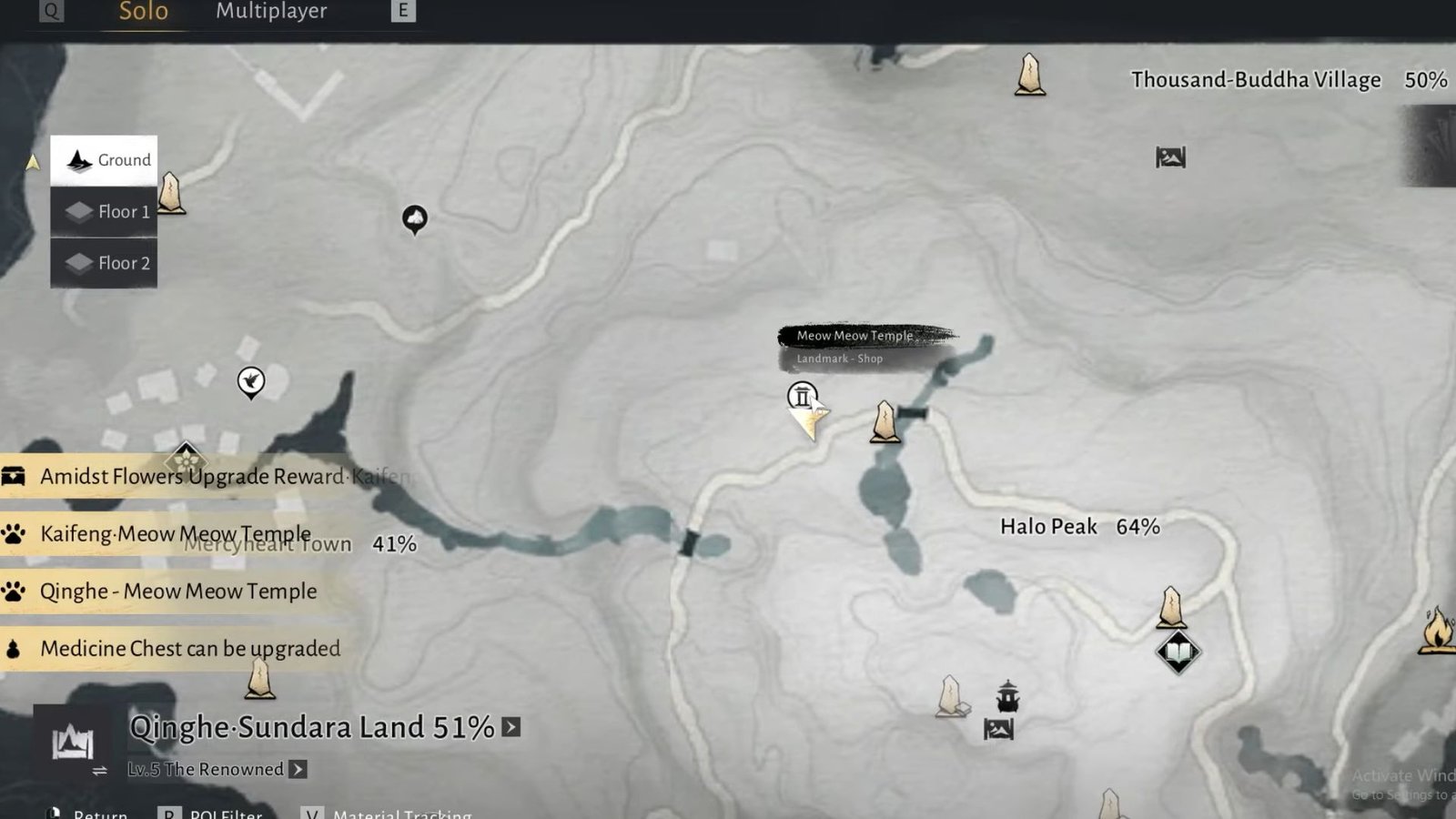Click the open-book marker near Halo Peak

1178,652
